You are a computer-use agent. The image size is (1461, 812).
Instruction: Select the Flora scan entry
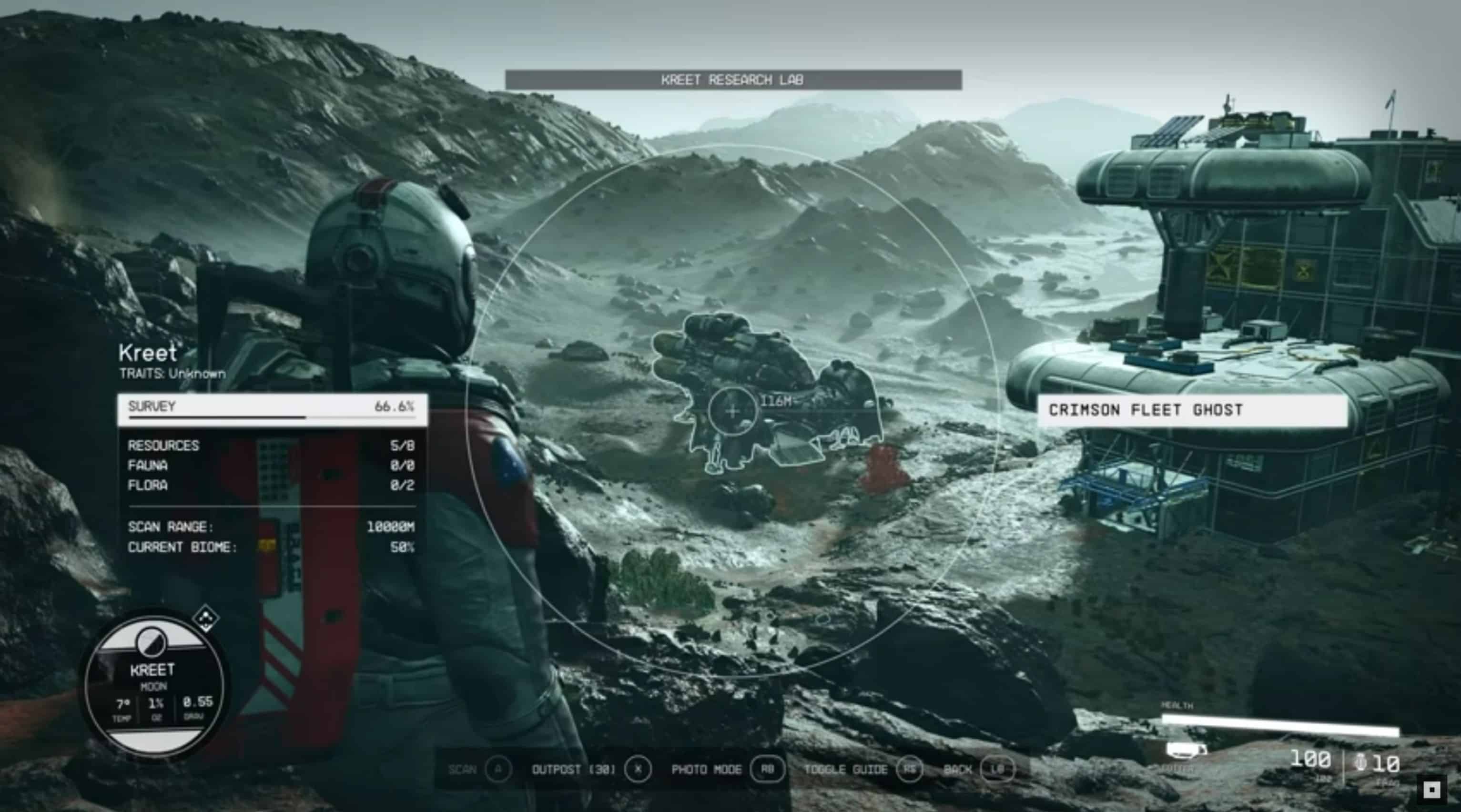[x=271, y=486]
